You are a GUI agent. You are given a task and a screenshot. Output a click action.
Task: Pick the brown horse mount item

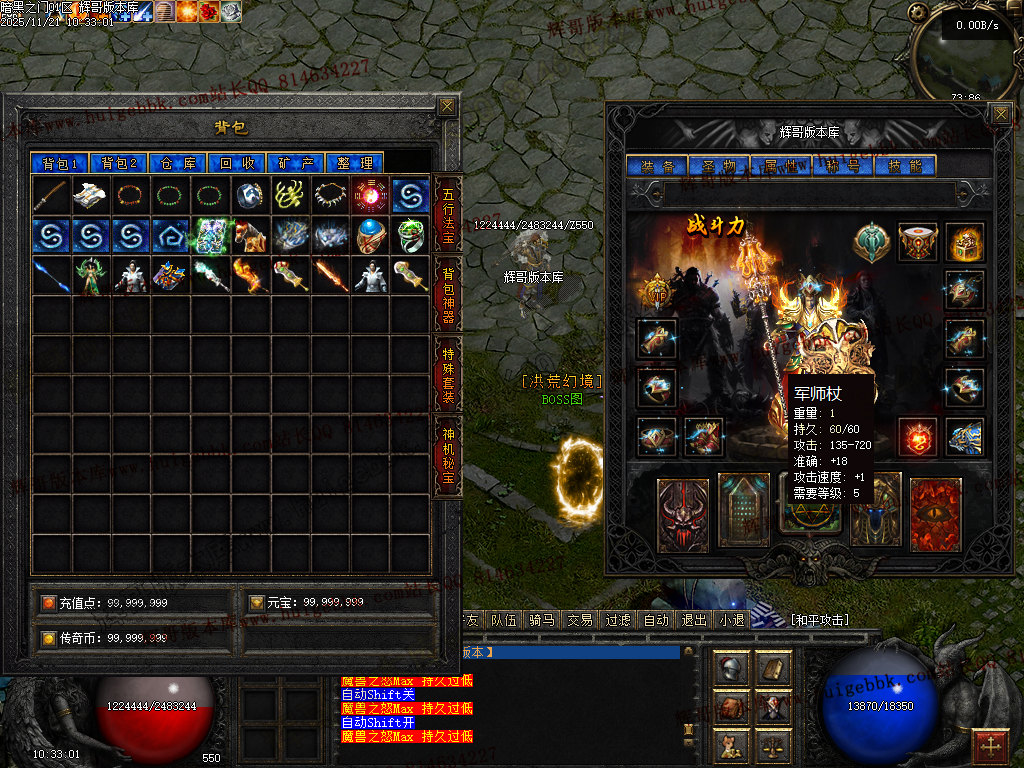coord(250,235)
